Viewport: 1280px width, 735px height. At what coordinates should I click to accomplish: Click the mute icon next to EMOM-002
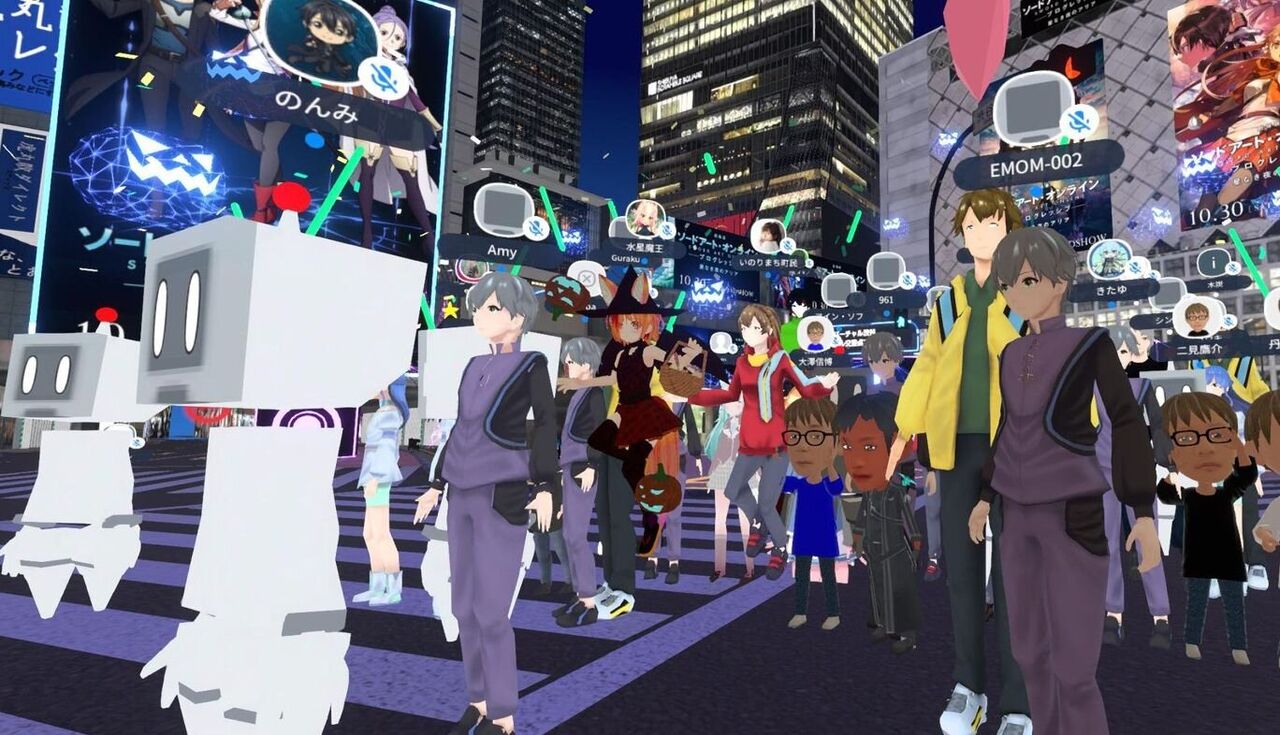(1079, 119)
